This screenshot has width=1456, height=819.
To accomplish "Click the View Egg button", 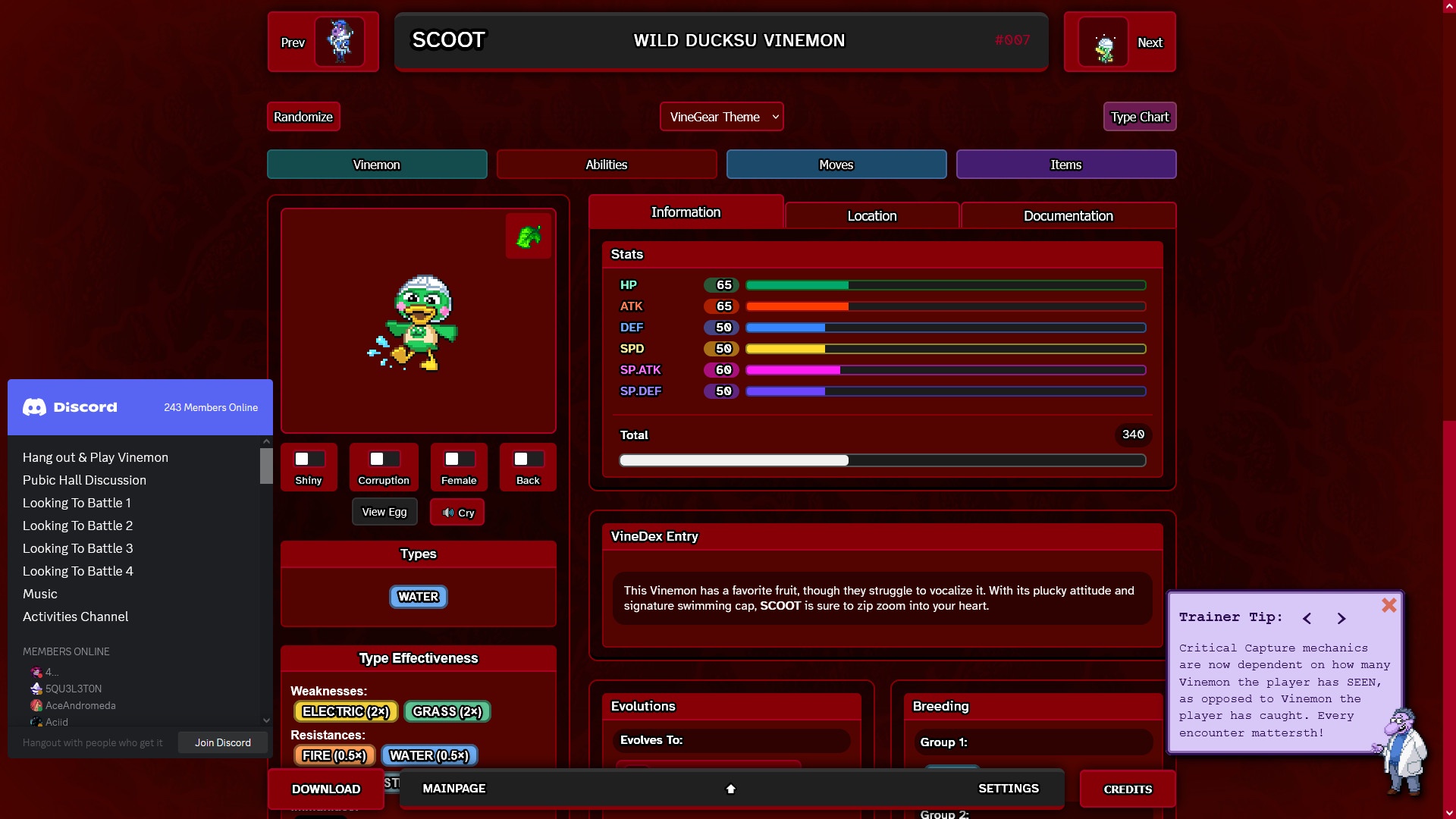I will click(x=384, y=513).
